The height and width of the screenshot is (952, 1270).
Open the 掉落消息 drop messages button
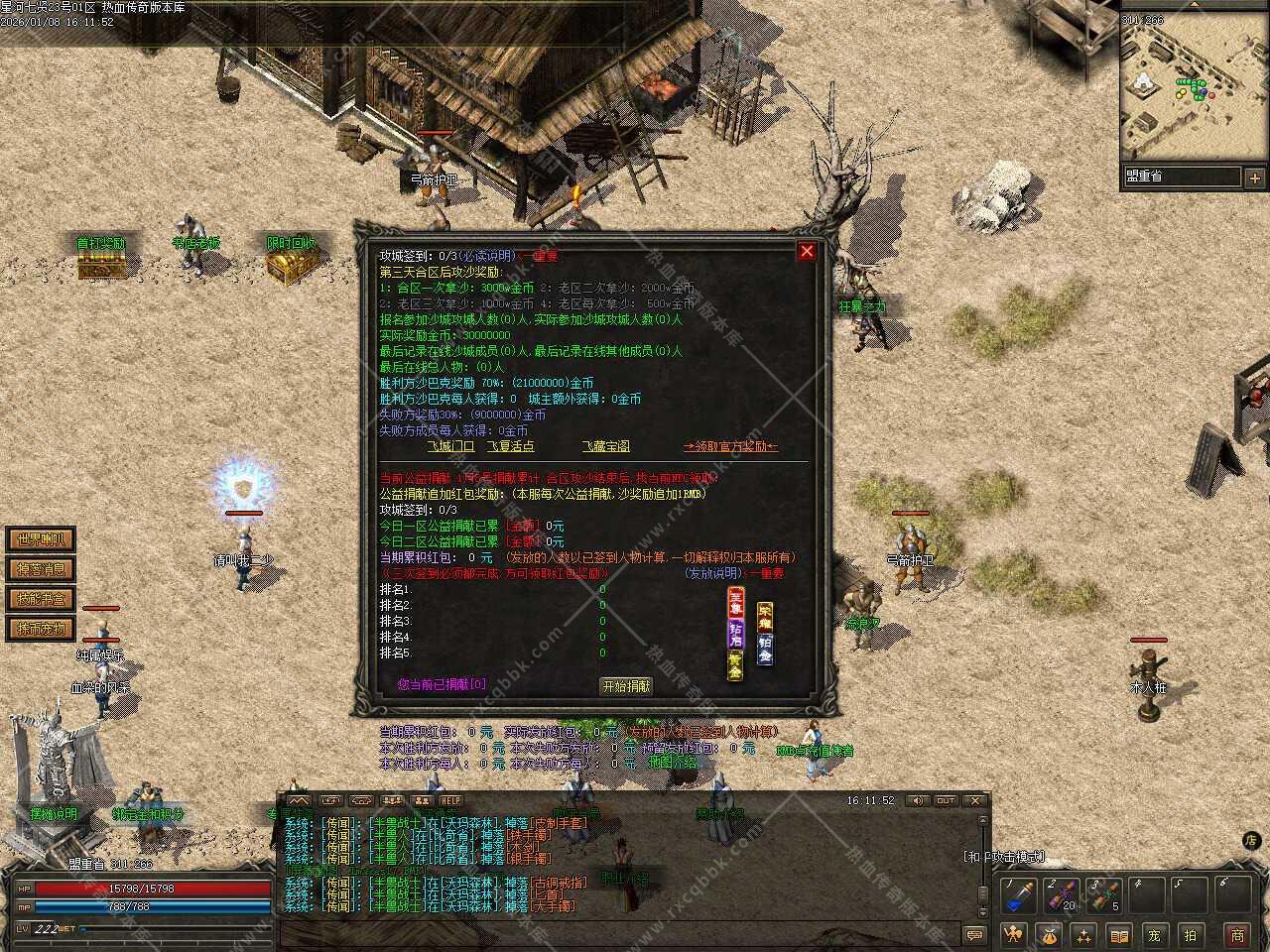[x=41, y=569]
